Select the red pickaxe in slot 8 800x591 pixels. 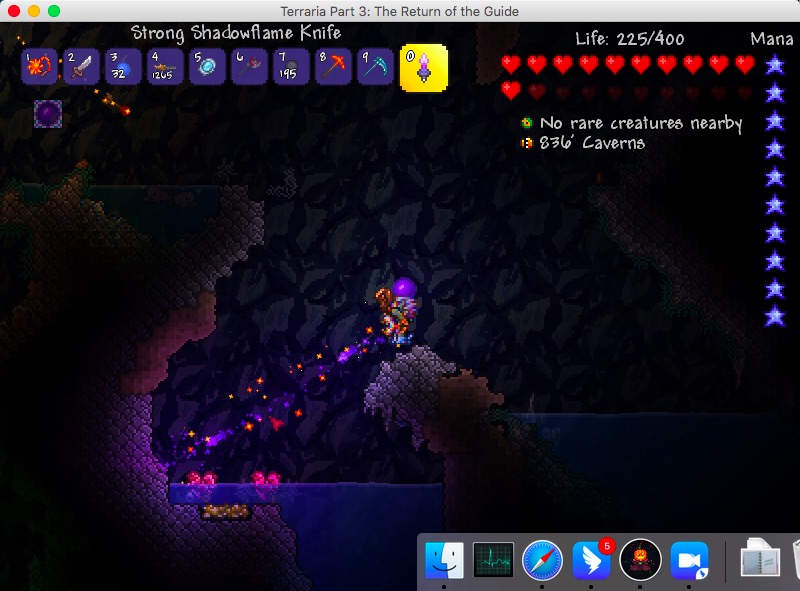coord(333,67)
